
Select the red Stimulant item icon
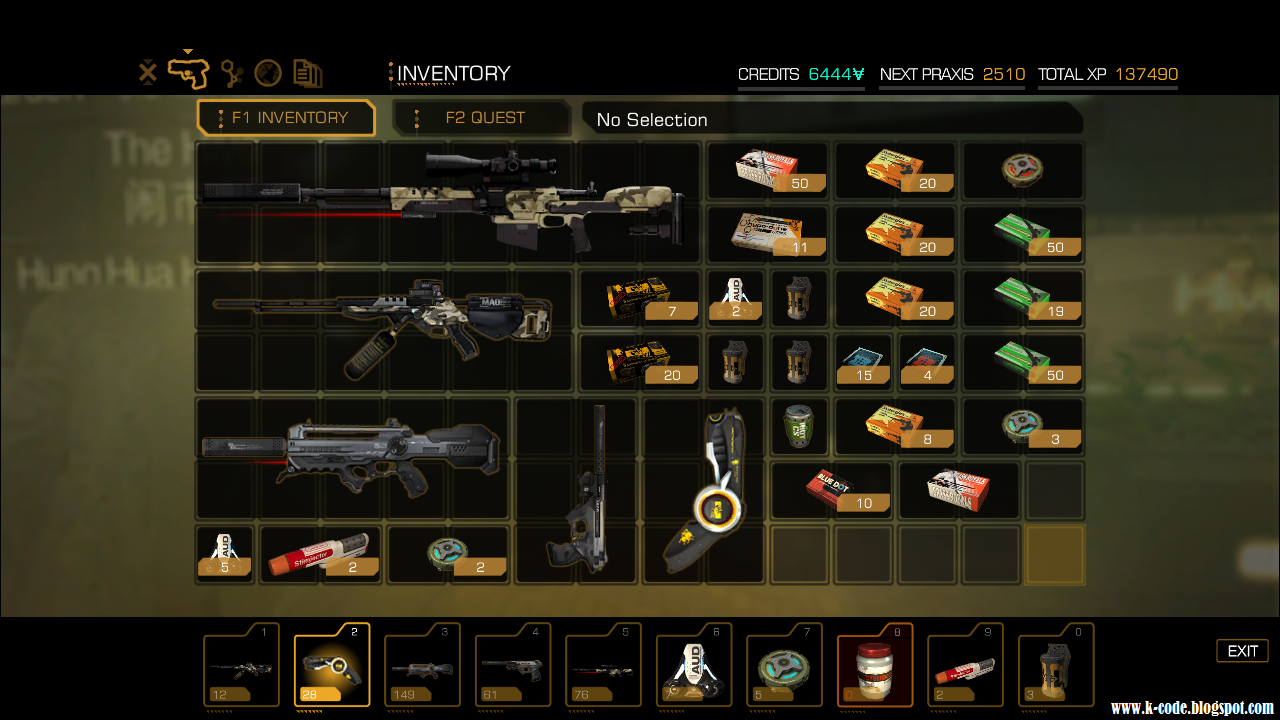[320, 553]
